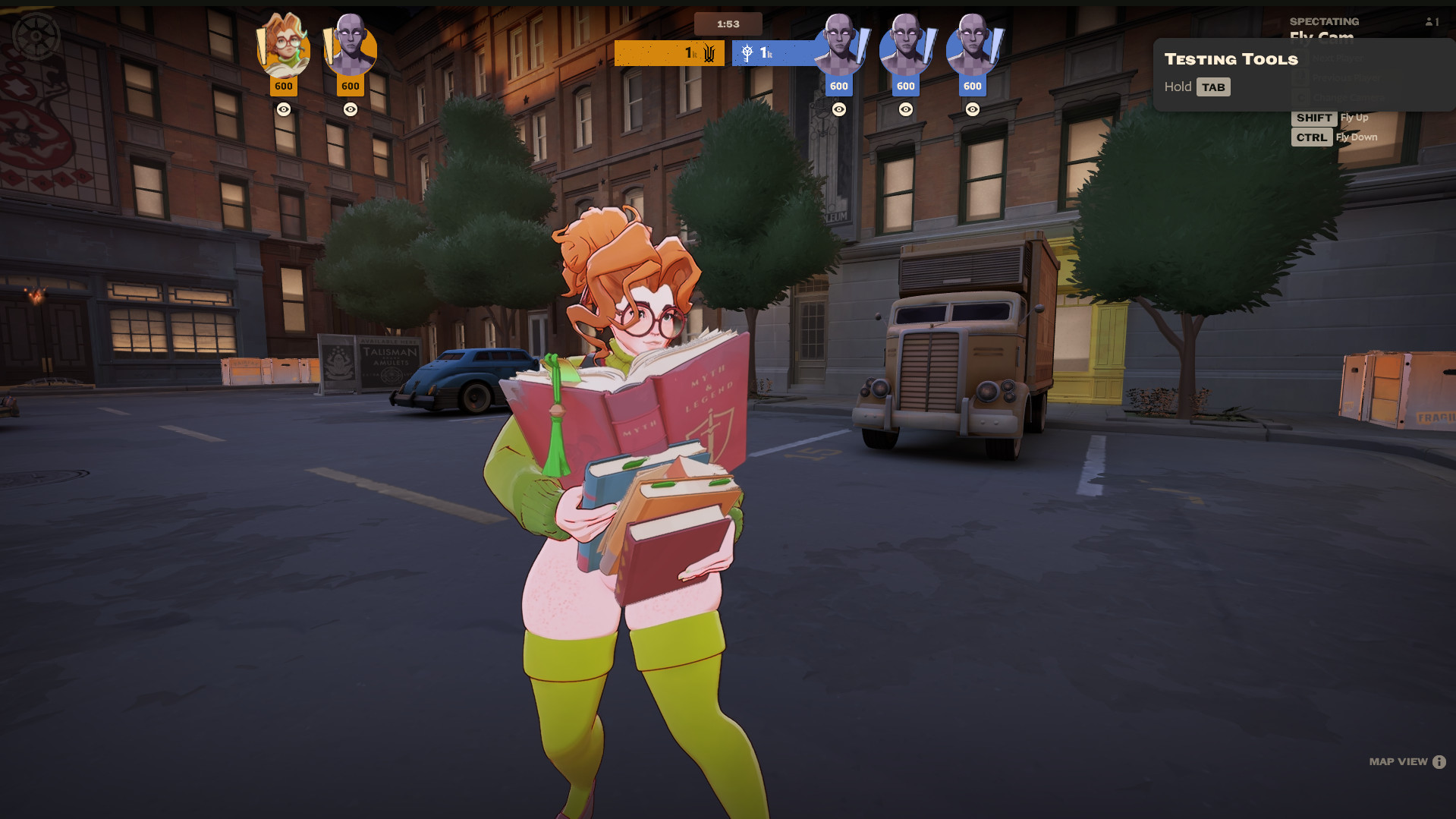Select the bald hero portrait on orange team
1456x819 pixels.
(x=350, y=47)
